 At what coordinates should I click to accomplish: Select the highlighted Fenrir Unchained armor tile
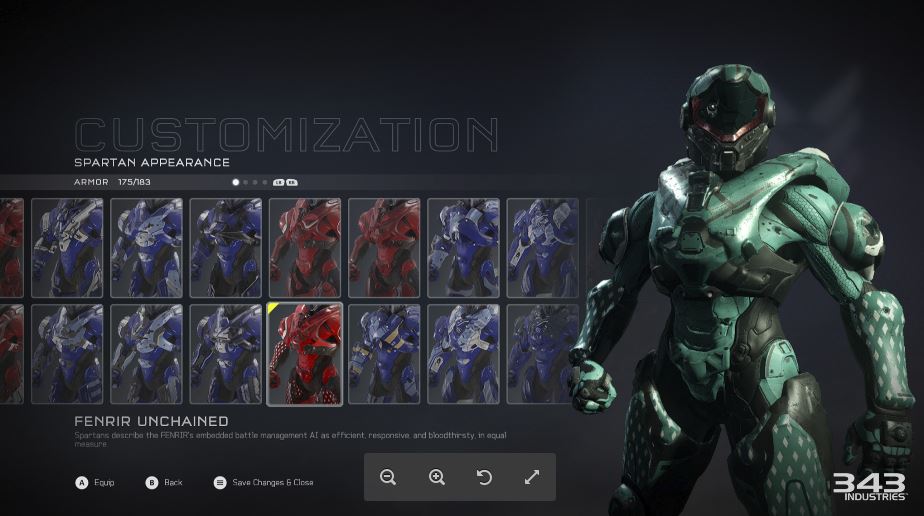305,354
